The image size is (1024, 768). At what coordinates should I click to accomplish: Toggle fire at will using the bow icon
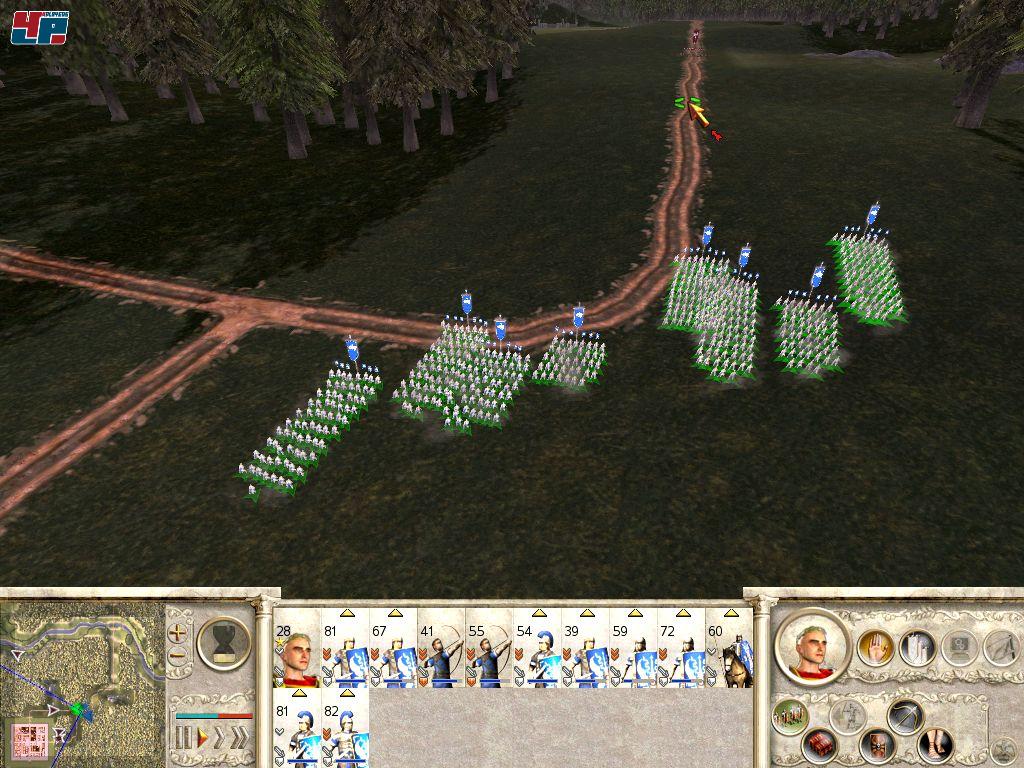click(x=905, y=716)
